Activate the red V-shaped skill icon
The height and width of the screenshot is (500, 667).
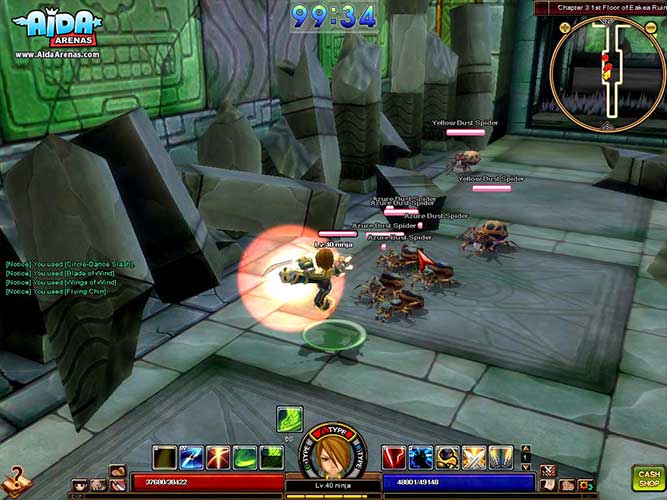[x=394, y=457]
